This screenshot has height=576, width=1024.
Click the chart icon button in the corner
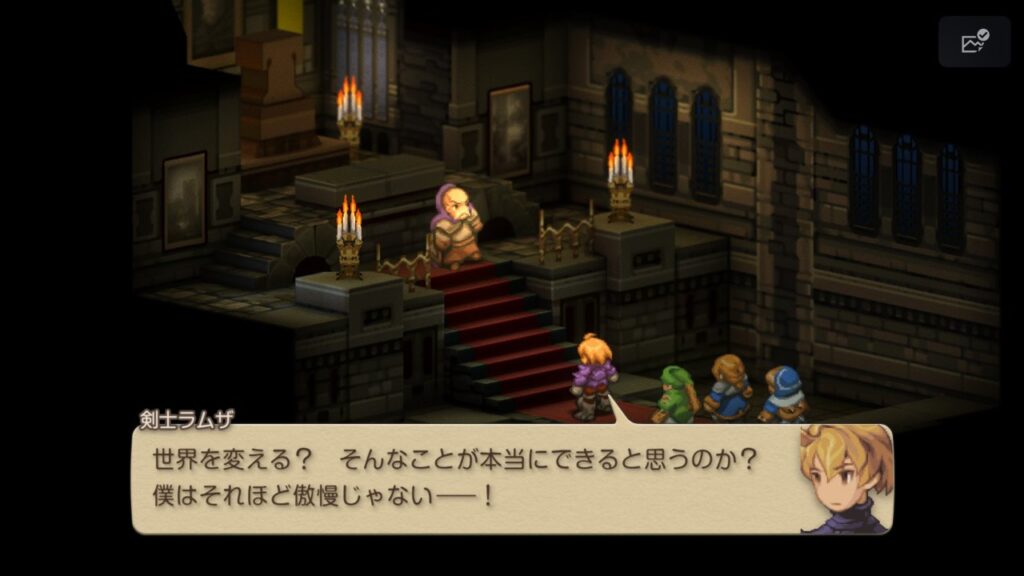(974, 42)
